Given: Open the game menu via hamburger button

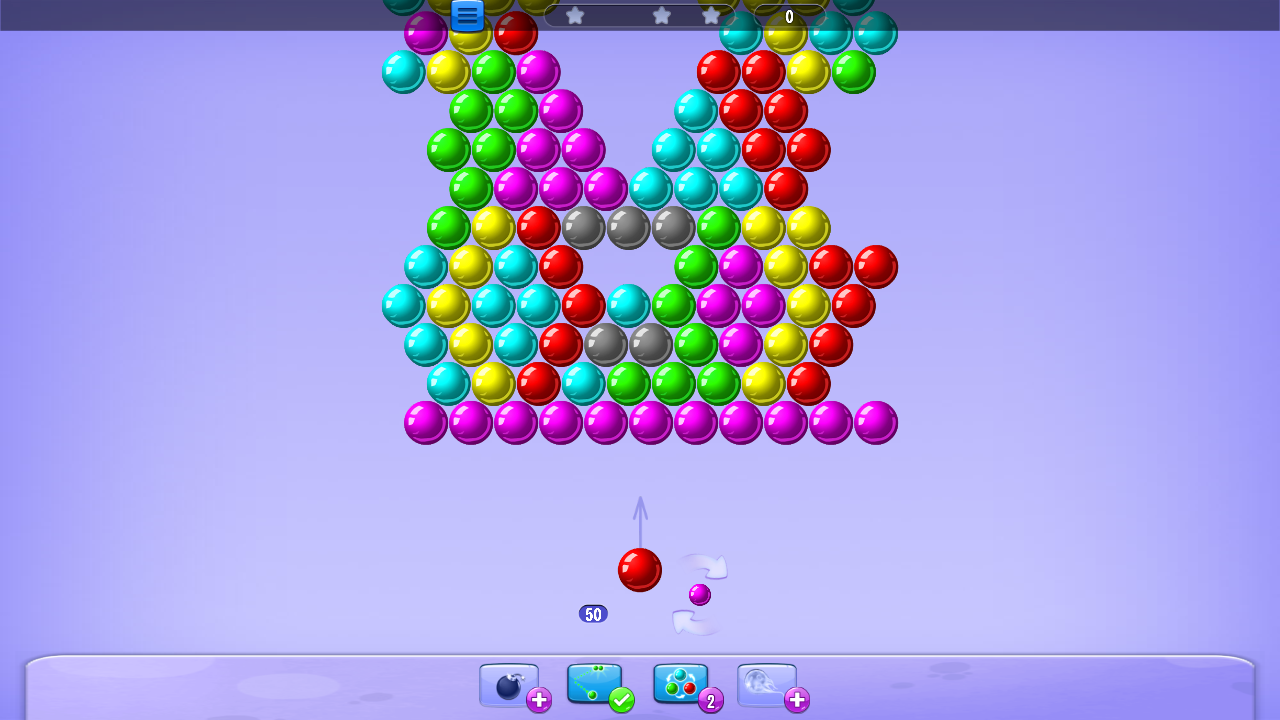Looking at the screenshot, I should (466, 15).
